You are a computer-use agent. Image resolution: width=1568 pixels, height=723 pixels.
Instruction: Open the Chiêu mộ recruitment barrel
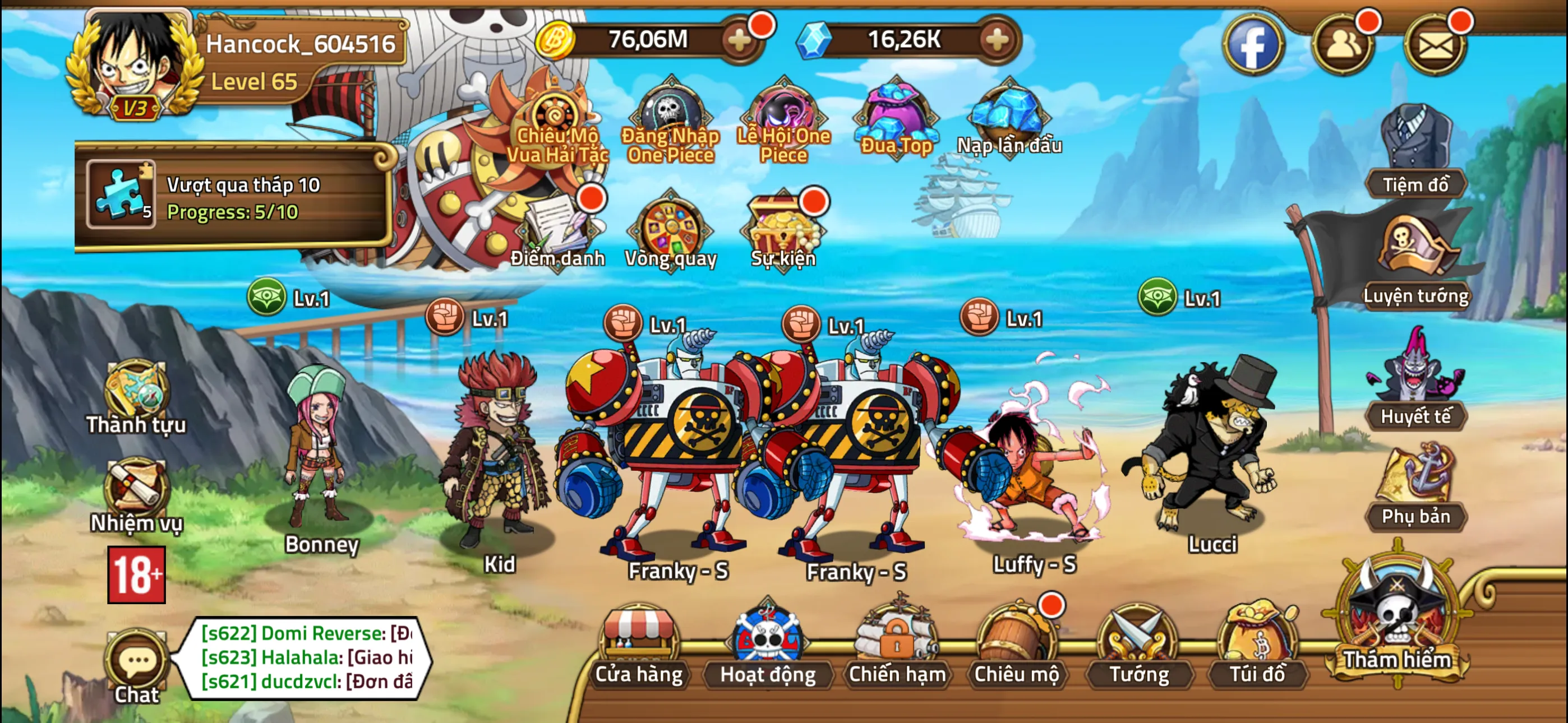1016,645
